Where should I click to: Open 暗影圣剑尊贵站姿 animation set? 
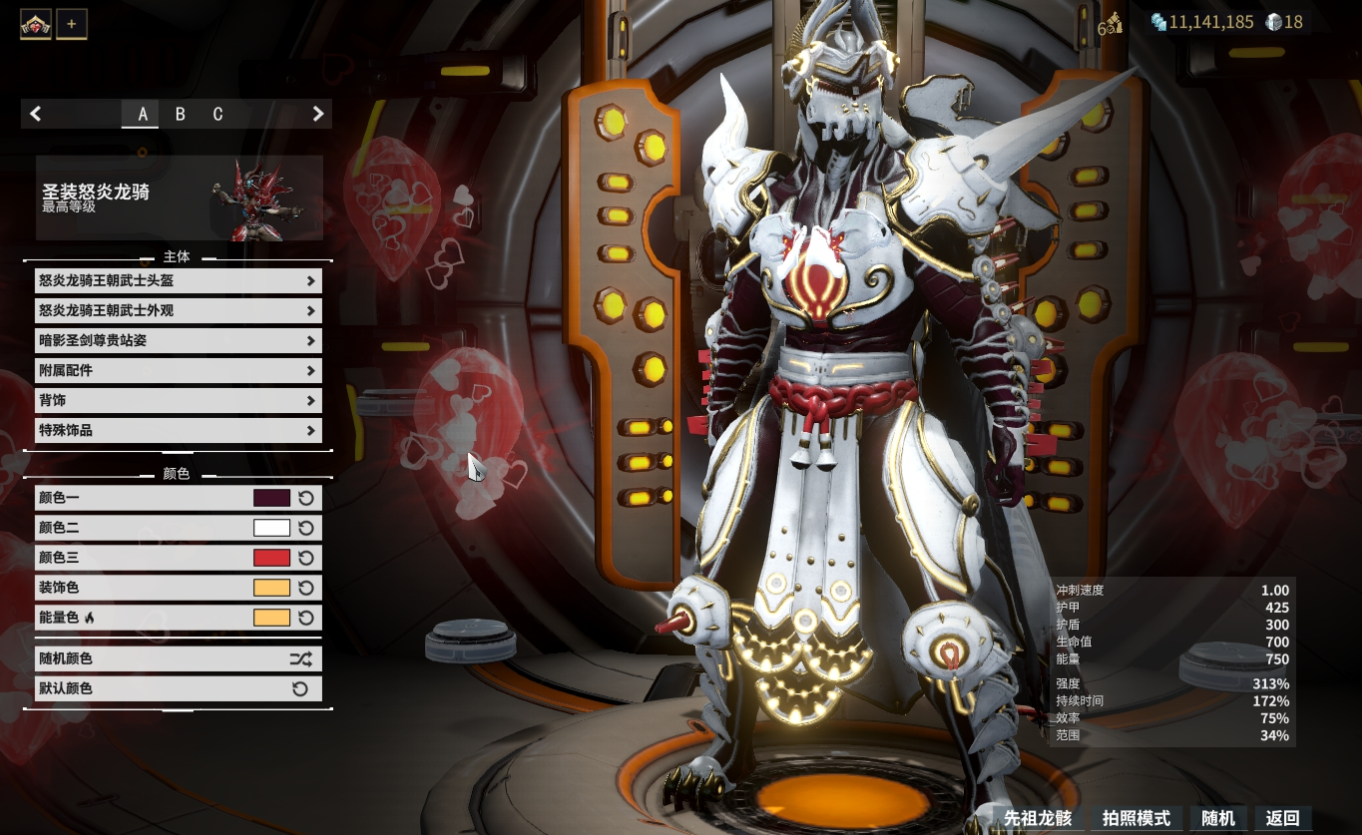[178, 341]
